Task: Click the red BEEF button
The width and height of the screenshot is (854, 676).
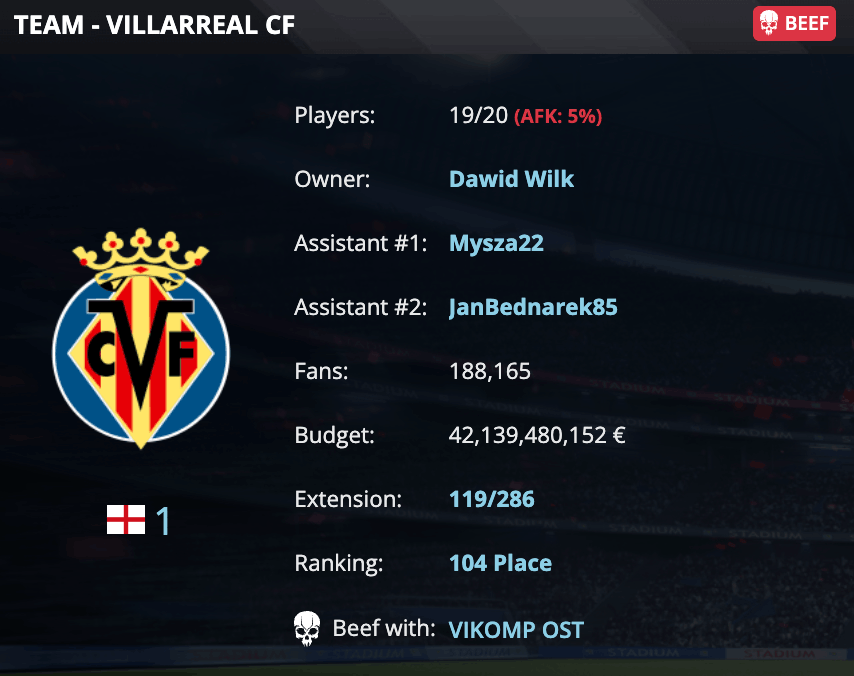Action: click(793, 24)
